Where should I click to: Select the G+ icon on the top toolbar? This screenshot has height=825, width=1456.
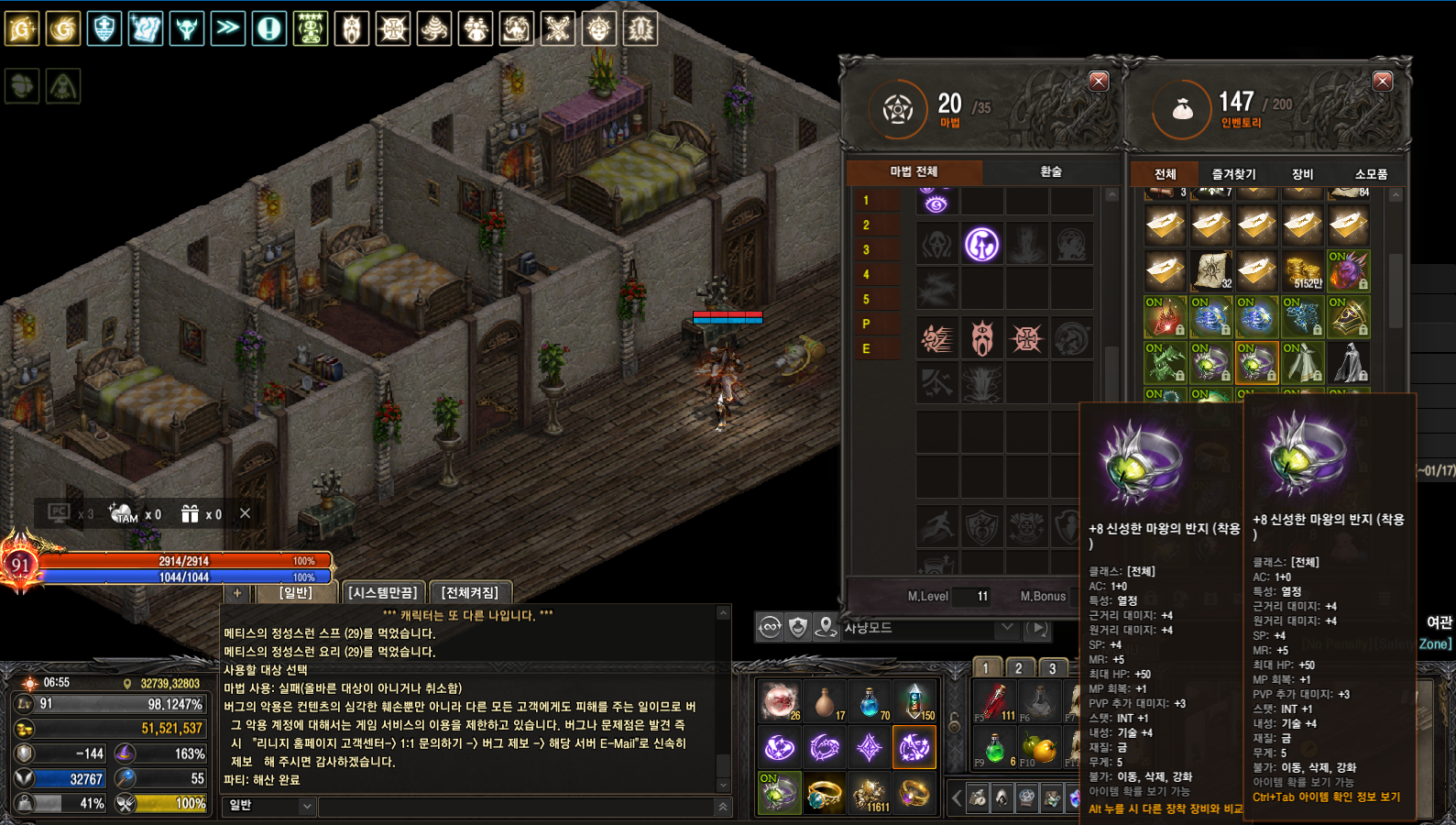tap(22, 28)
